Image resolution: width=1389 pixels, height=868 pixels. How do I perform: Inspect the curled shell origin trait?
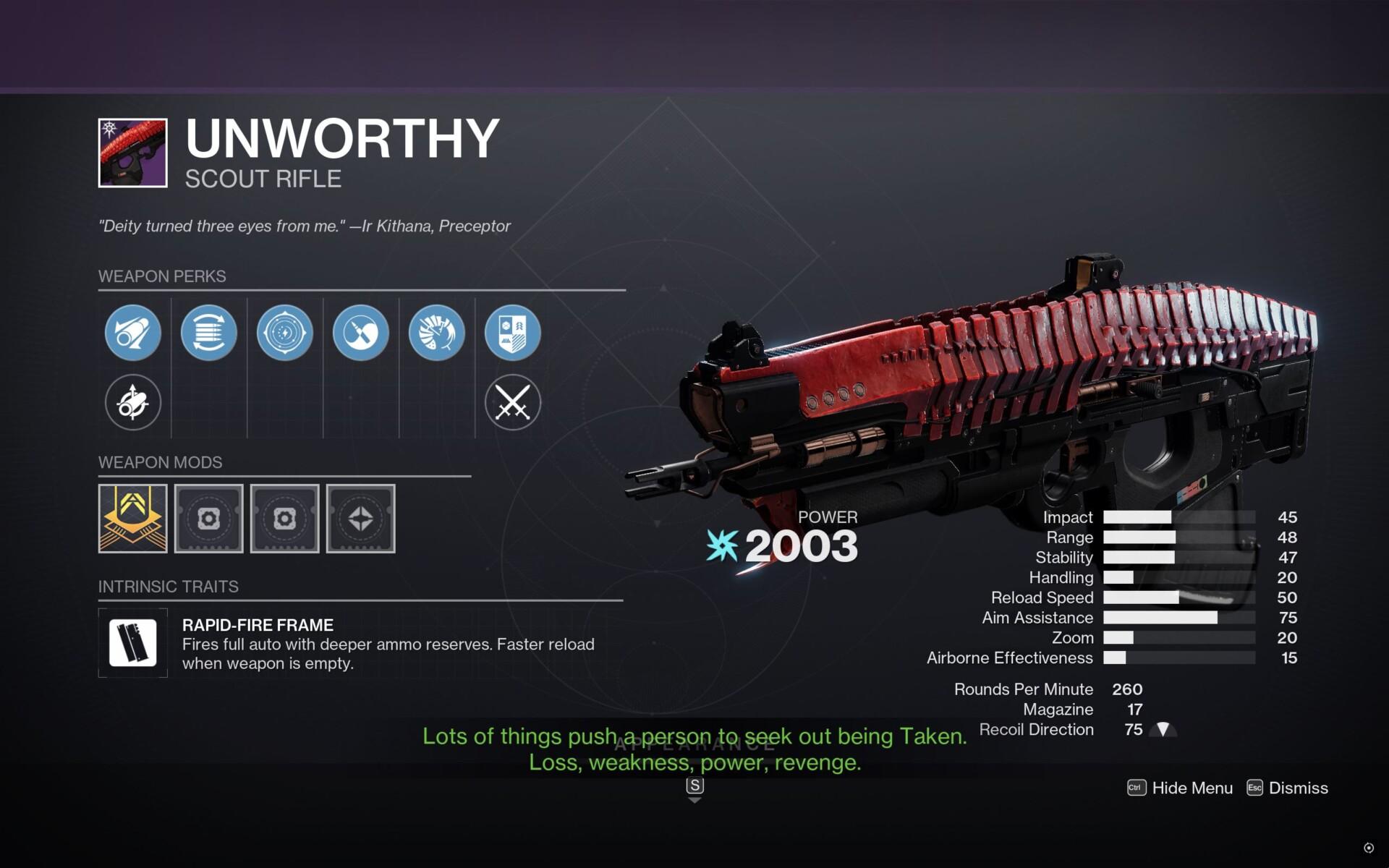436,333
